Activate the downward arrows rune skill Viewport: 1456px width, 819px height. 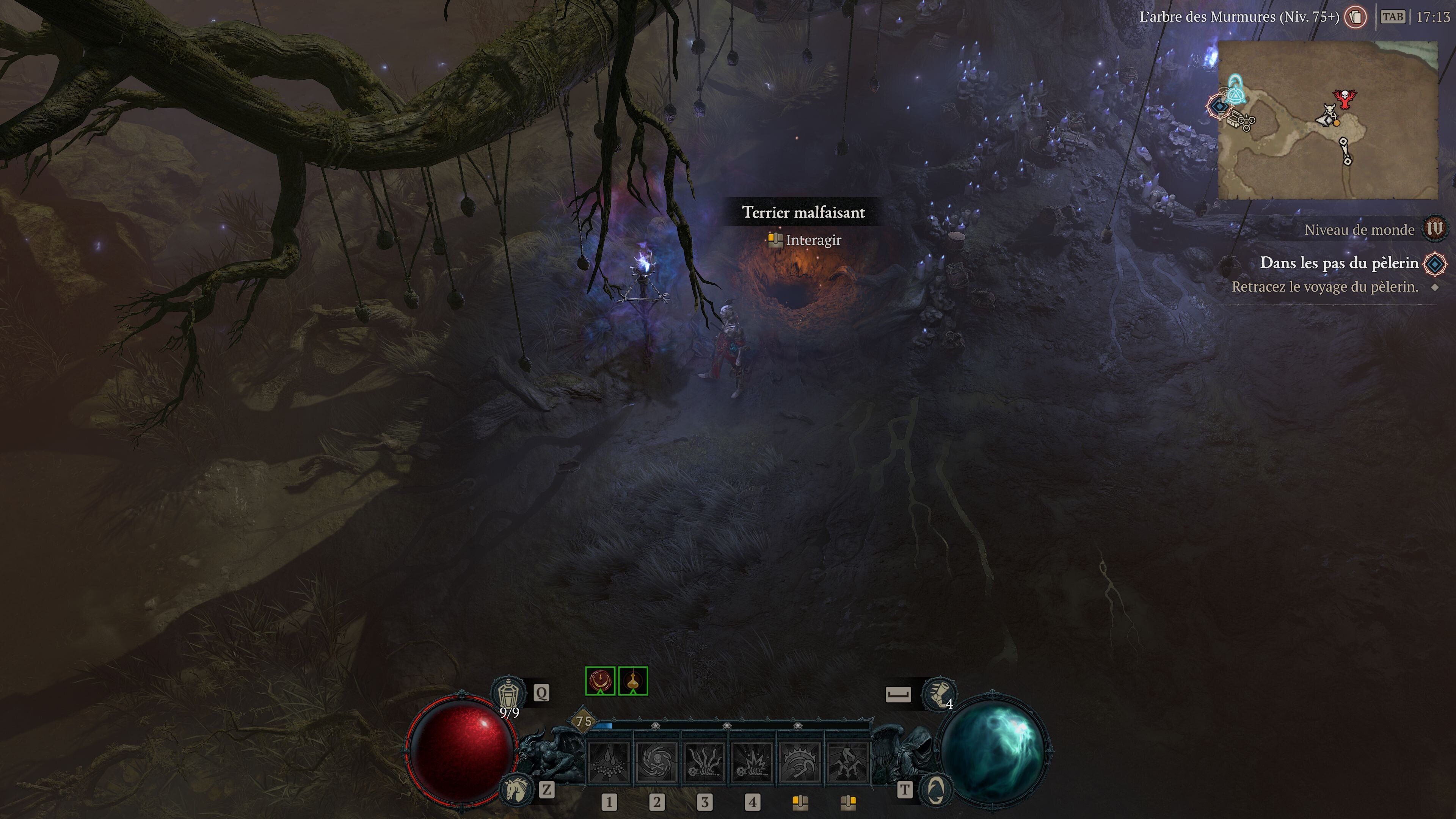[847, 763]
